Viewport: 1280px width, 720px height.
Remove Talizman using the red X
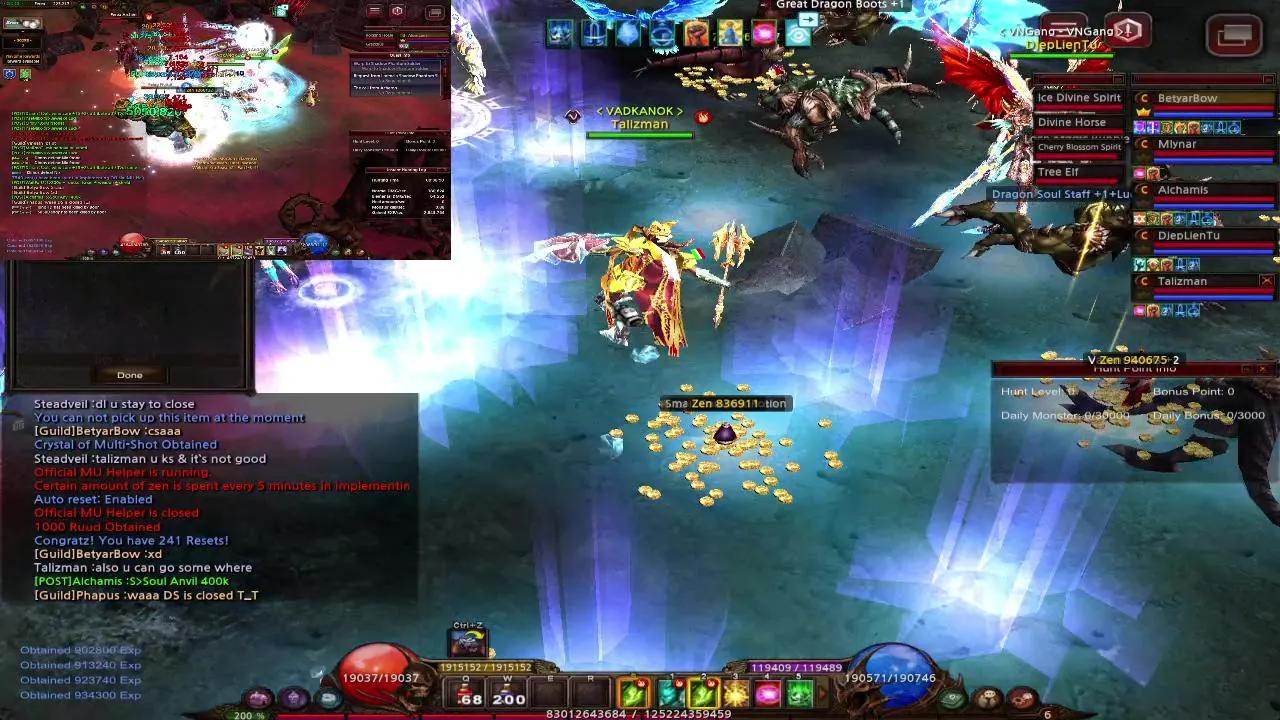(x=1268, y=280)
